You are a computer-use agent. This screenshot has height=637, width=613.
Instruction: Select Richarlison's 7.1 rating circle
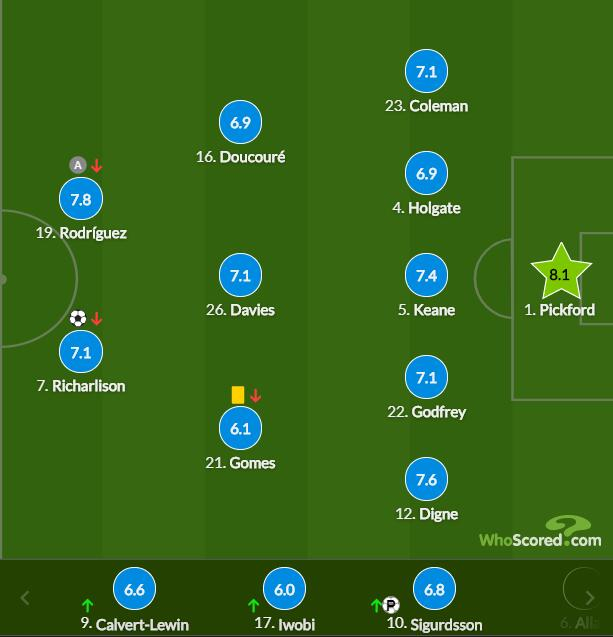click(x=81, y=352)
